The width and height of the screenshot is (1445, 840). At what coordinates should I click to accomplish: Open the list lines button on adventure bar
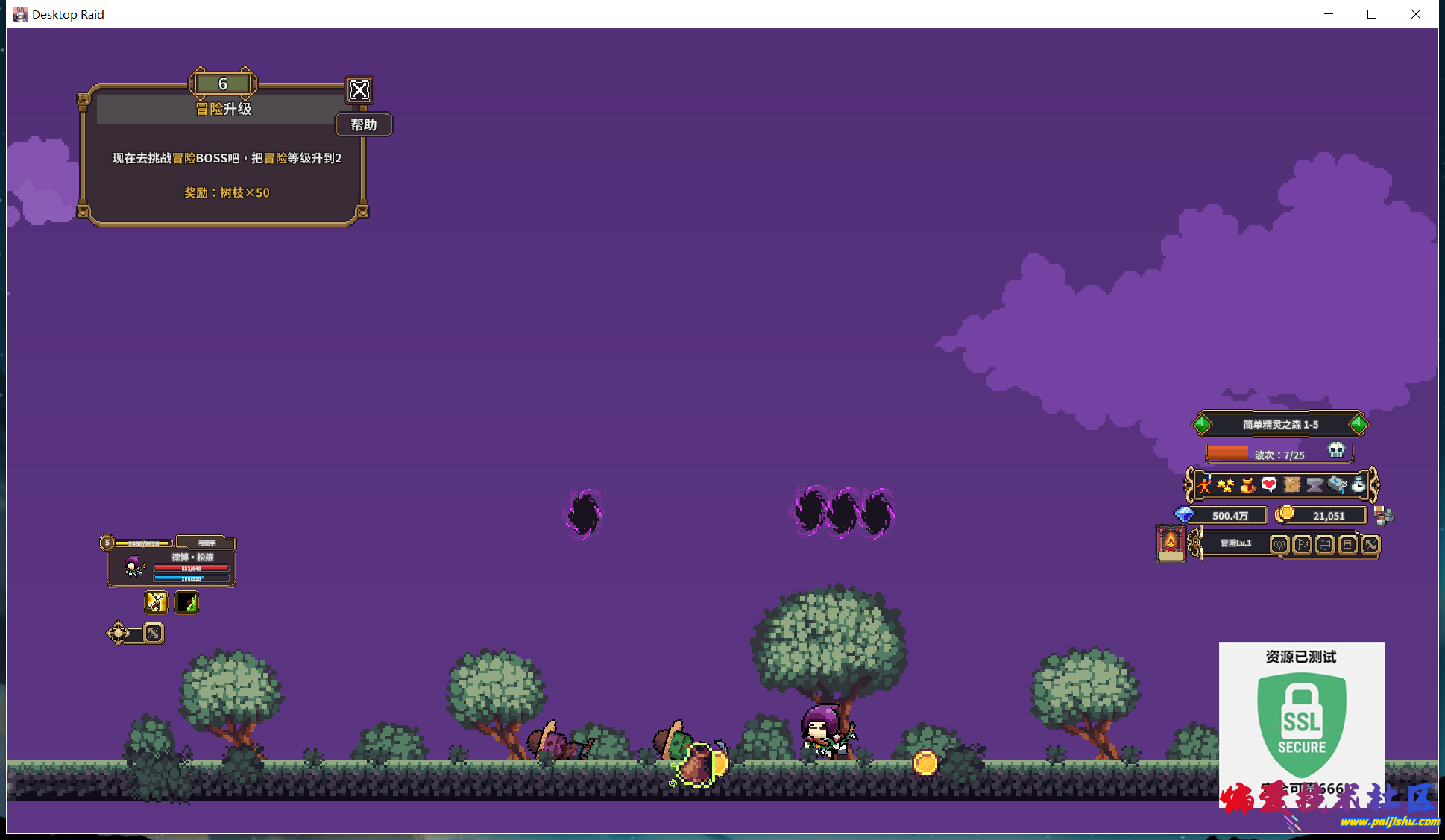tap(1347, 545)
